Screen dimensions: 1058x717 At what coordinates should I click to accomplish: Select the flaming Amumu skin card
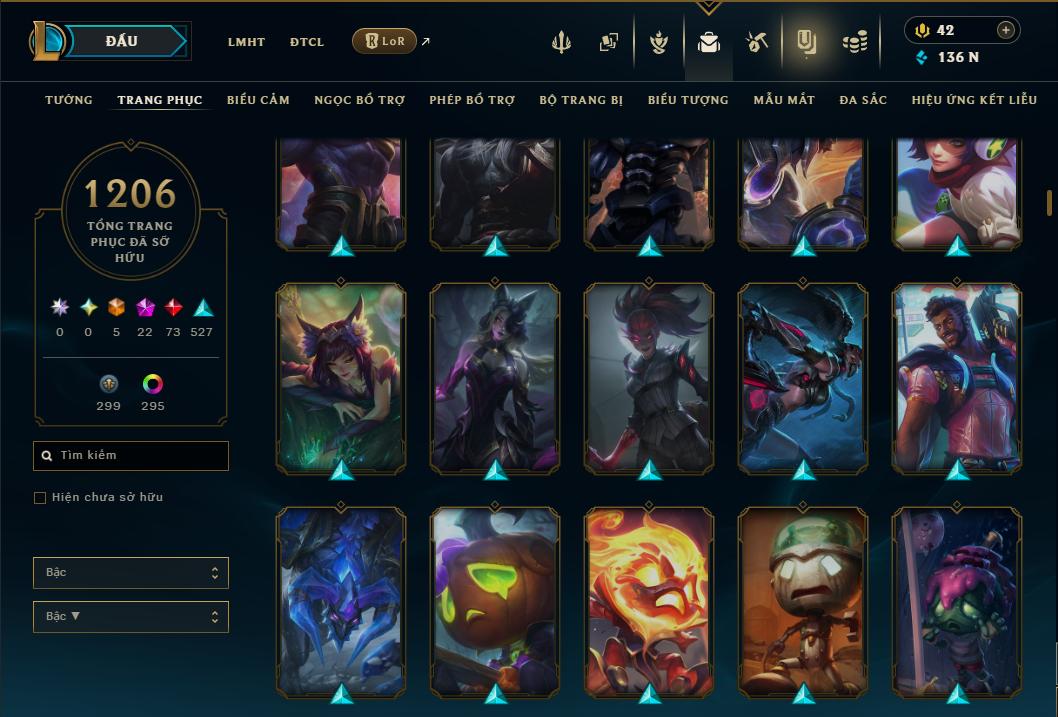(x=649, y=601)
